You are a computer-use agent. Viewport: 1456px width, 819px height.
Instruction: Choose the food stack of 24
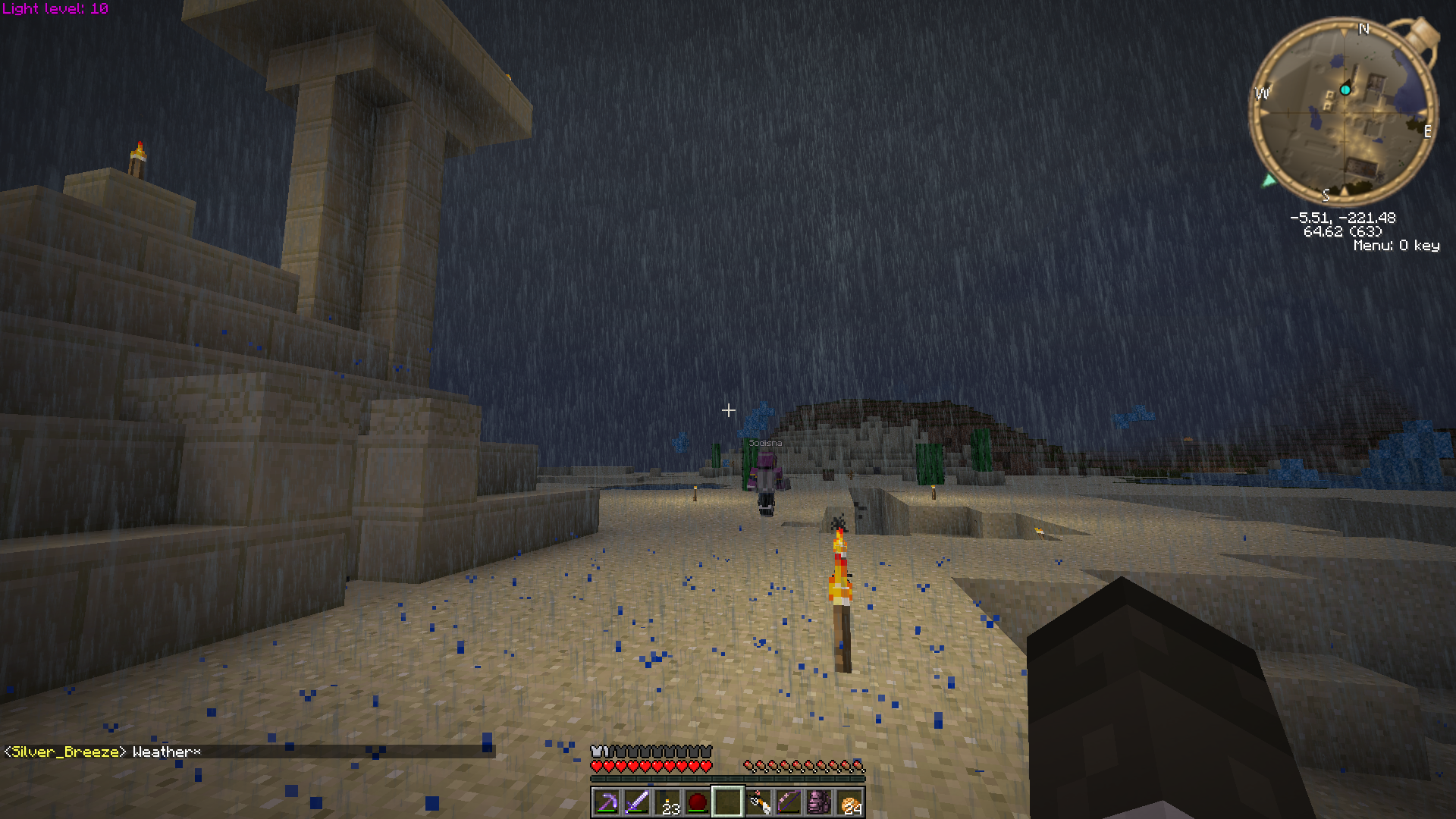point(850,802)
